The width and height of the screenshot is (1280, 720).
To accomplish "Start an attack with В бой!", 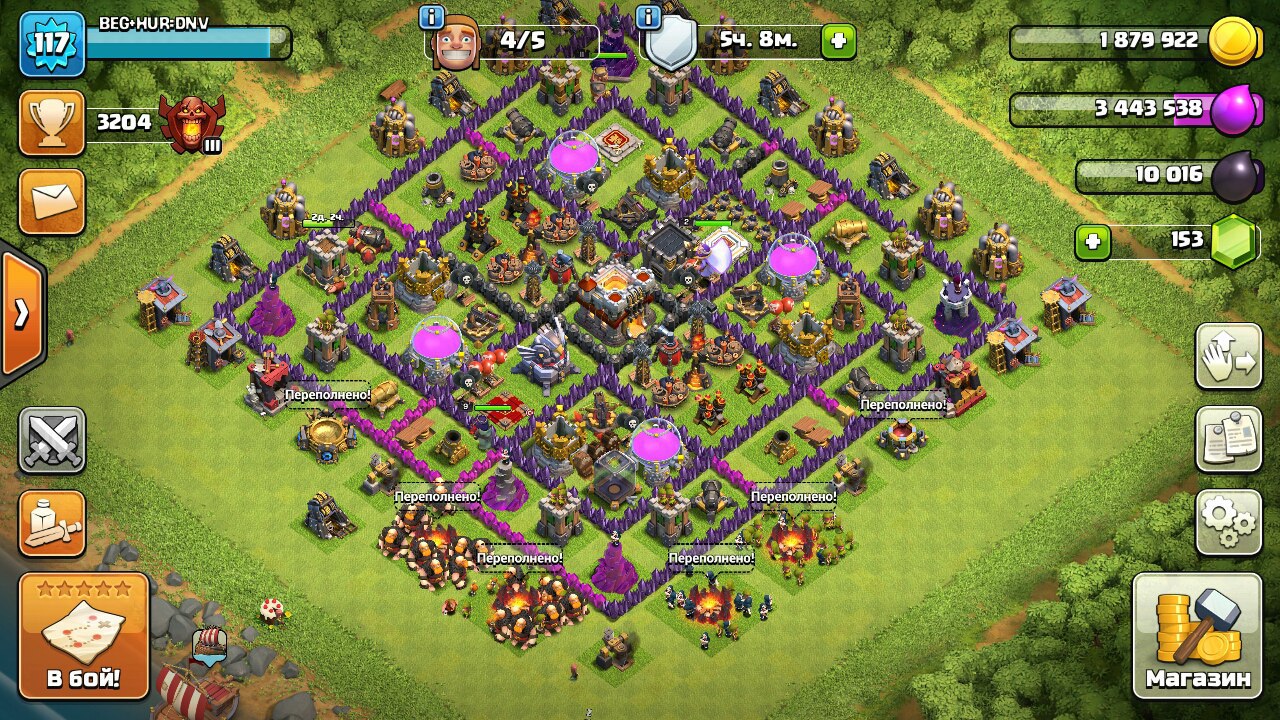I will pyautogui.click(x=84, y=635).
